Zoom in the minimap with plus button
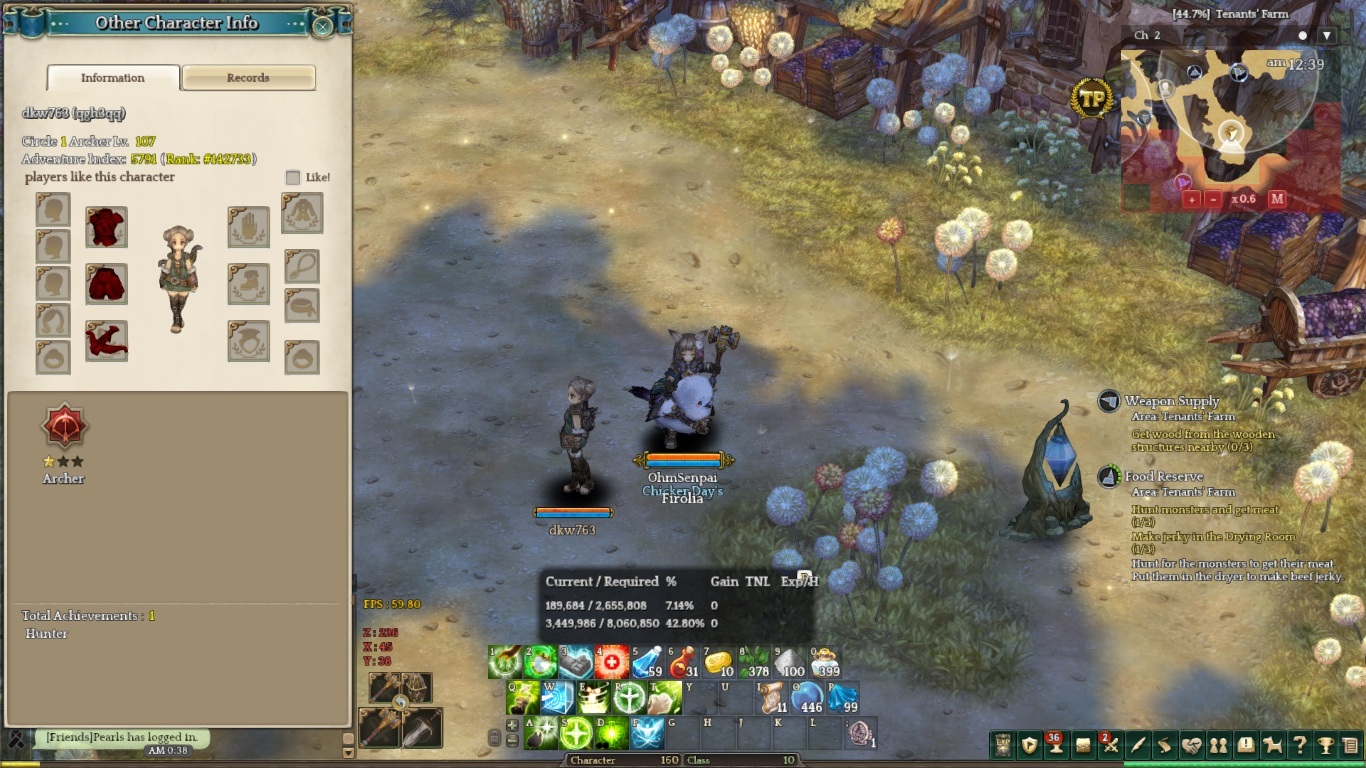 pyautogui.click(x=1191, y=199)
